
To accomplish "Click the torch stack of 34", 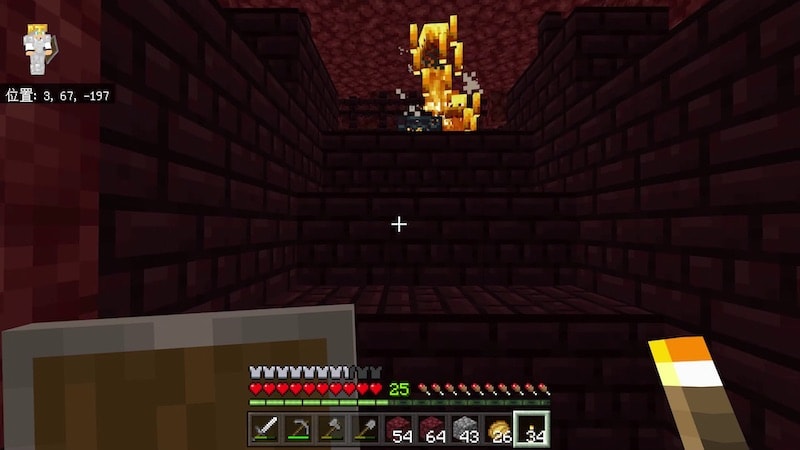I will pyautogui.click(x=531, y=429).
